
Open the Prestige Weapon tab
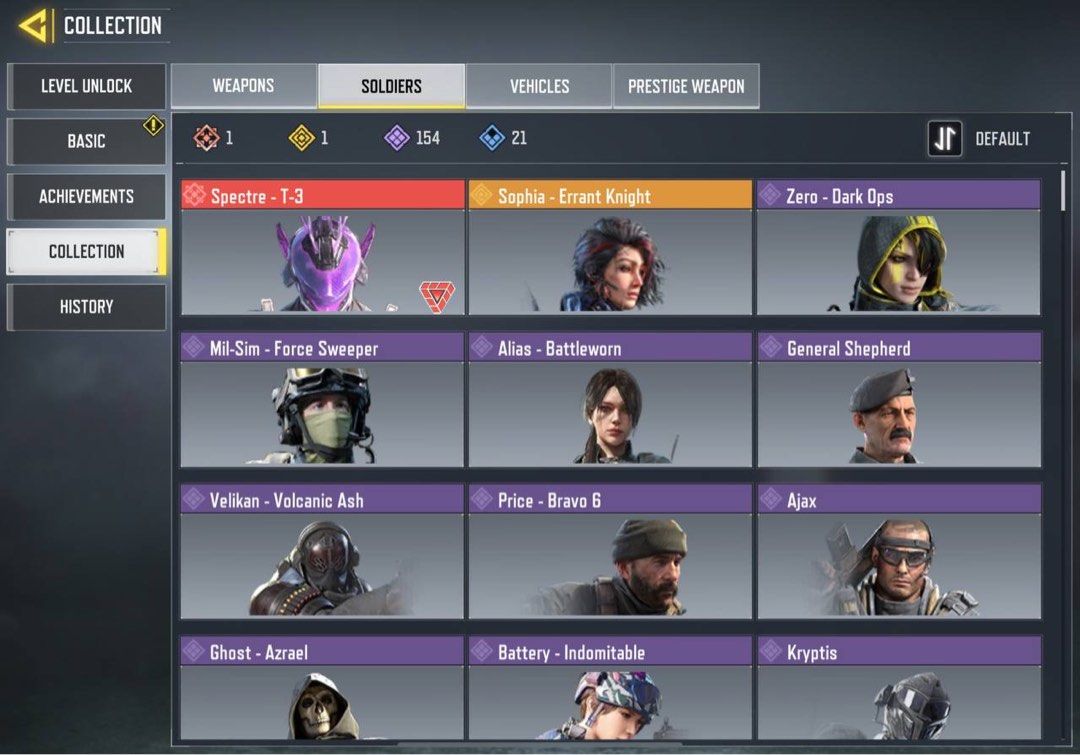[686, 86]
